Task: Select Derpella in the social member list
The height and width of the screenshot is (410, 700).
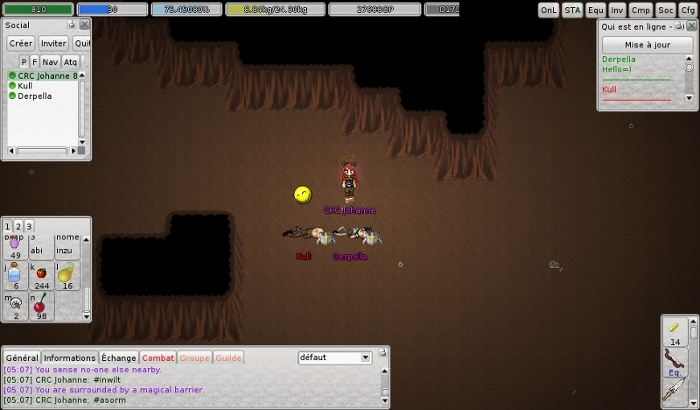Action: click(x=35, y=96)
